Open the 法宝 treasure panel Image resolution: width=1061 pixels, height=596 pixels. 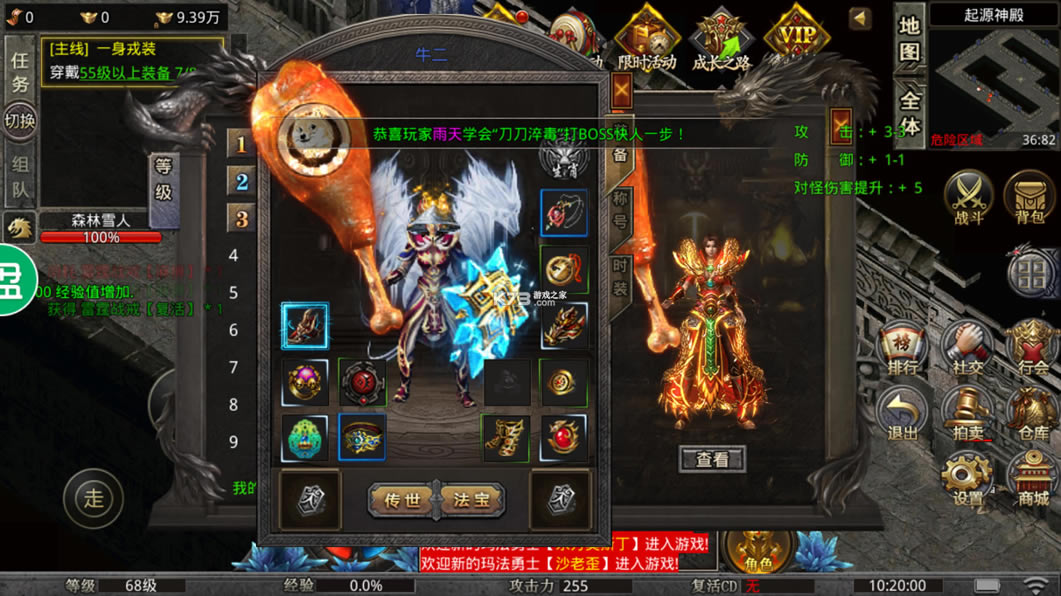(x=472, y=499)
